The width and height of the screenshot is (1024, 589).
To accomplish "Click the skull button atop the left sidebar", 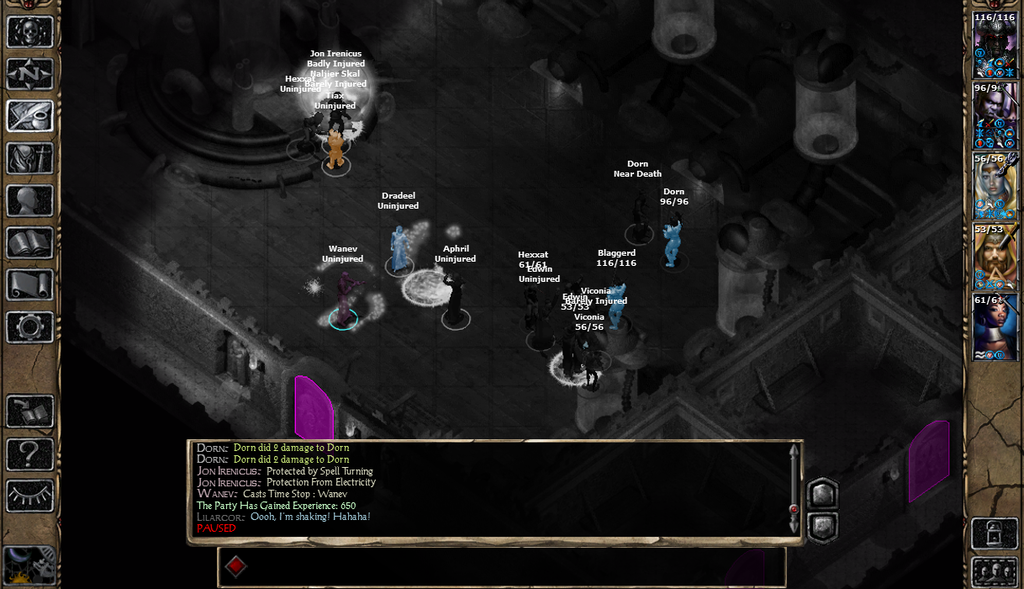I will click(x=30, y=31).
